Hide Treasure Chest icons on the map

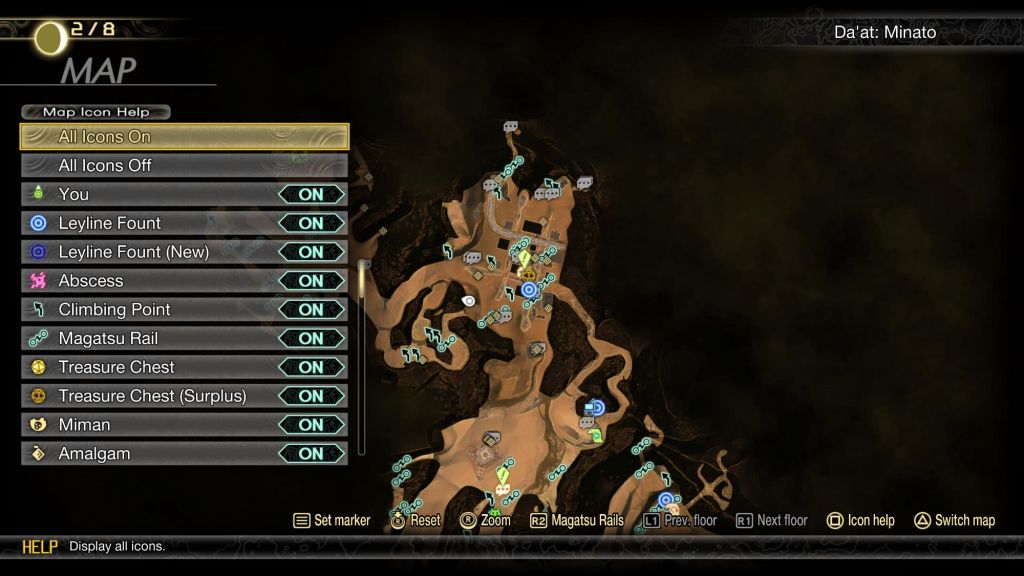(311, 367)
